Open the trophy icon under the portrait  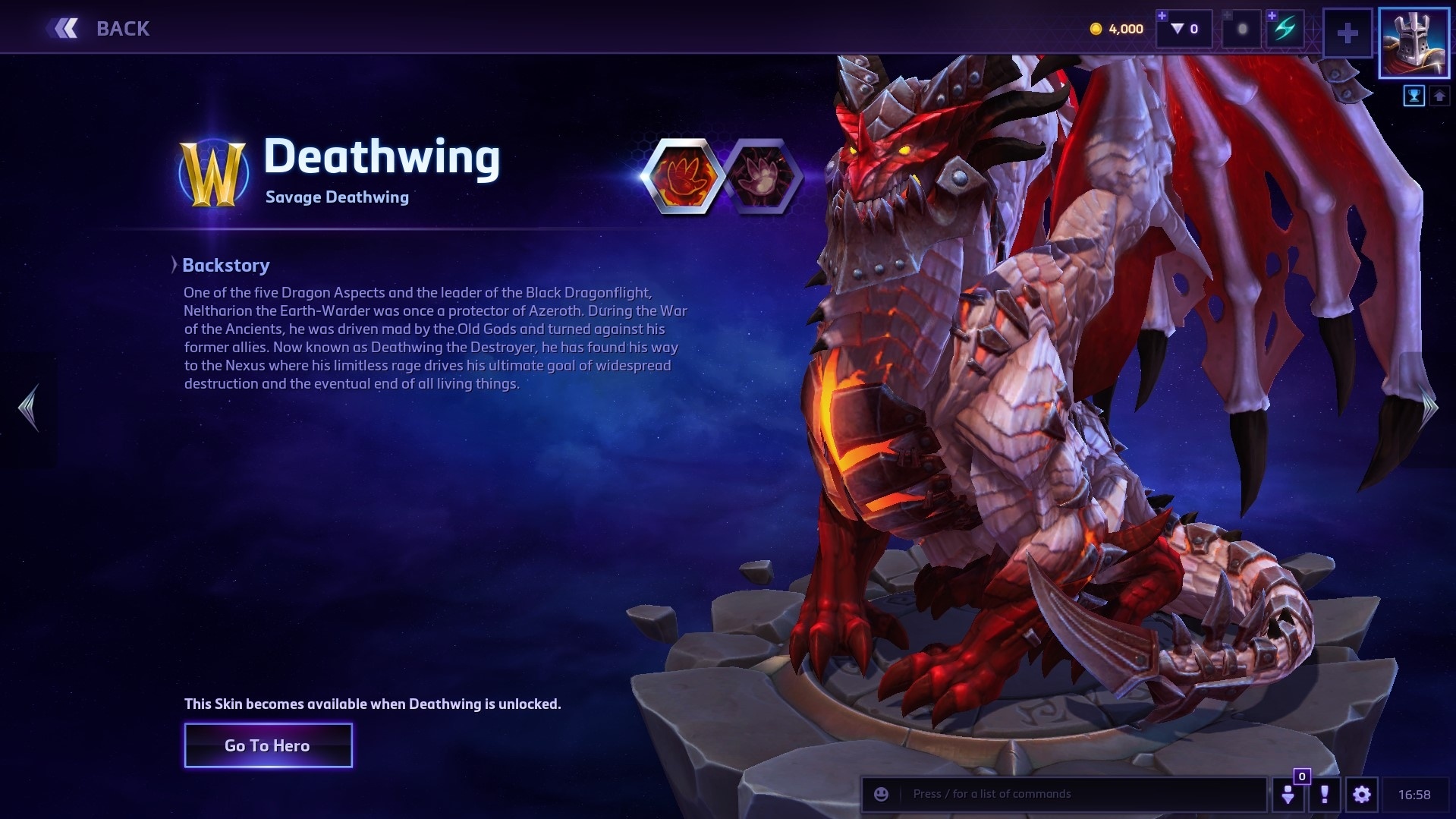(x=1414, y=96)
